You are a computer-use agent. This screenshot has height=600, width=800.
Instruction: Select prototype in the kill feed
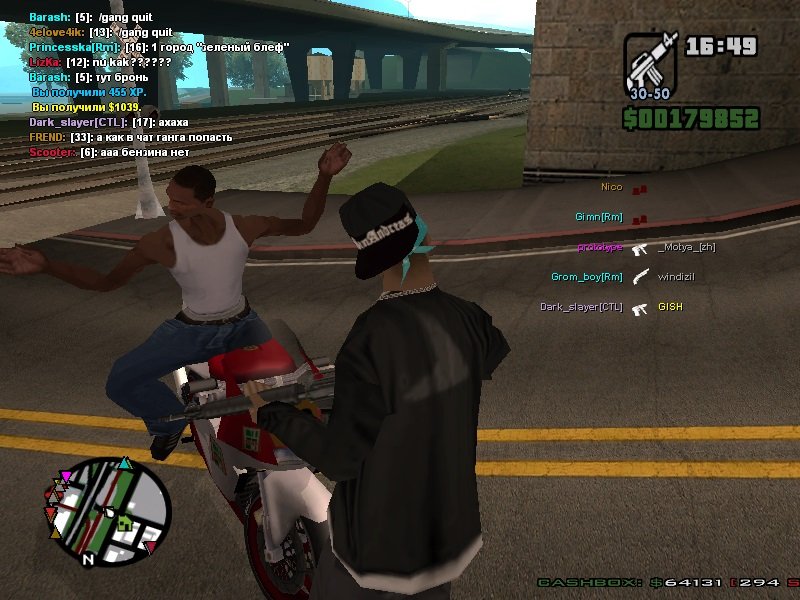599,247
